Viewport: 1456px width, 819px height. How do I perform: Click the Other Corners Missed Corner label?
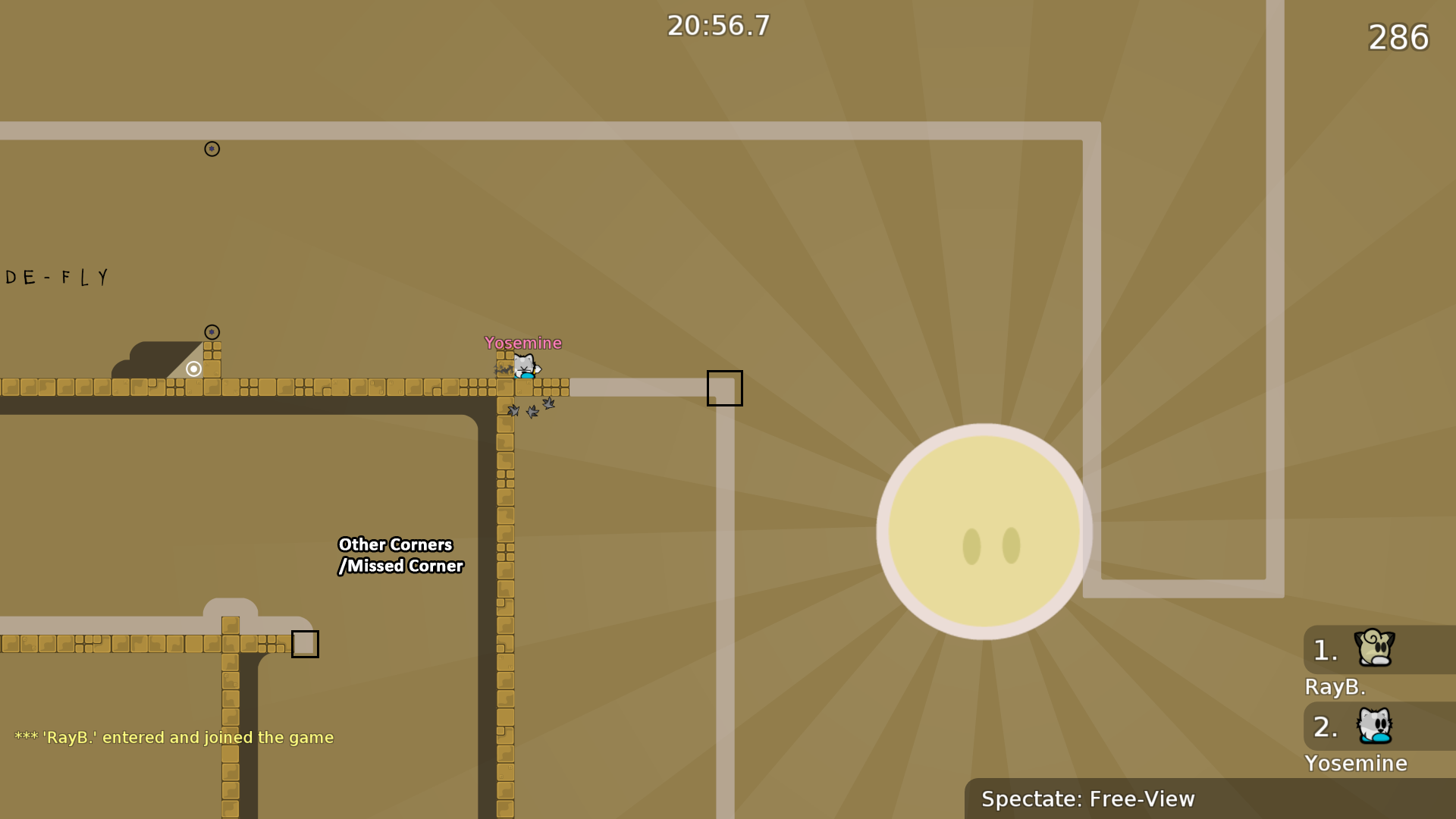400,554
